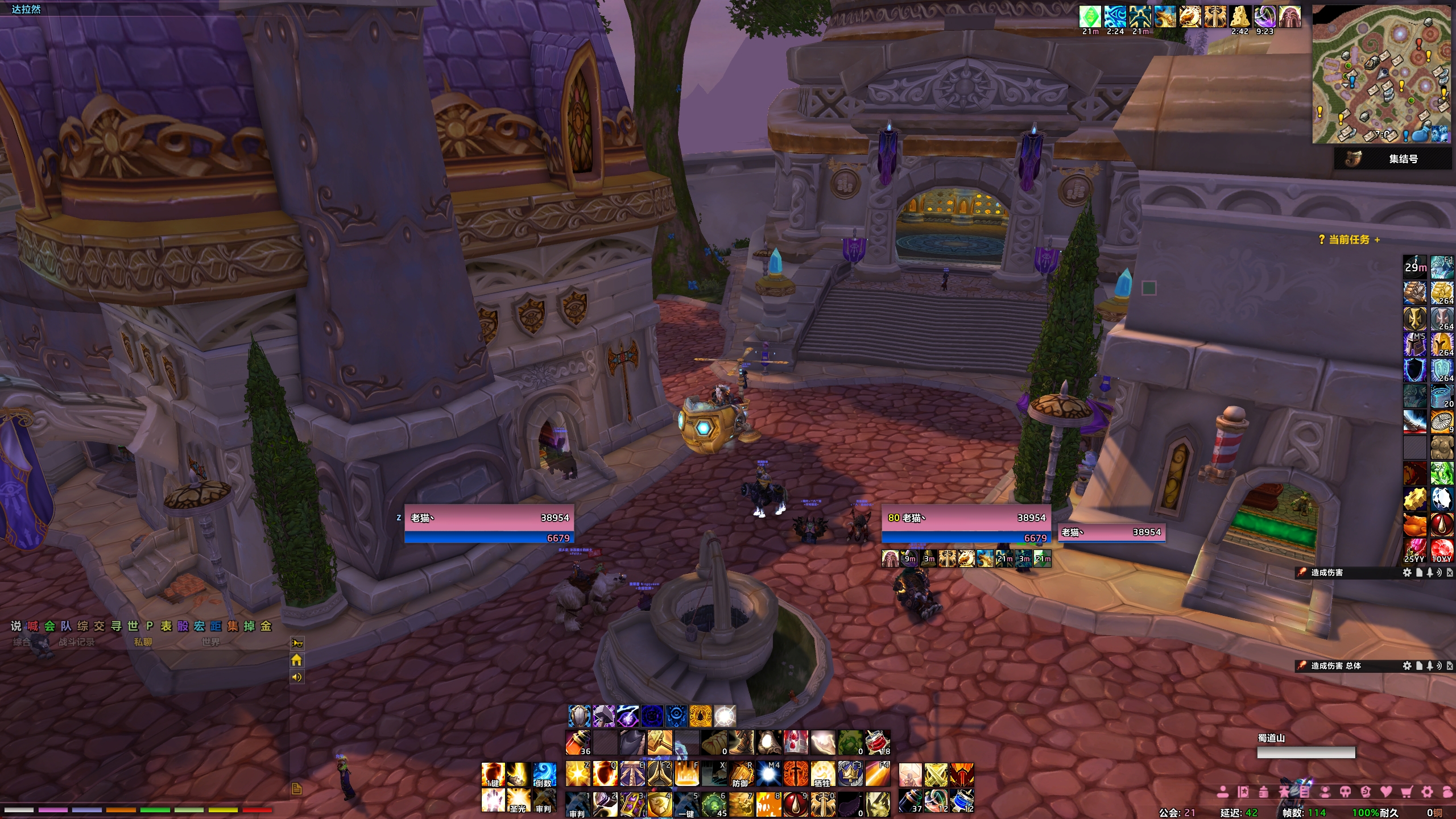
Task: Choose the red 喊 yell channel shortcut
Action: (x=33, y=626)
